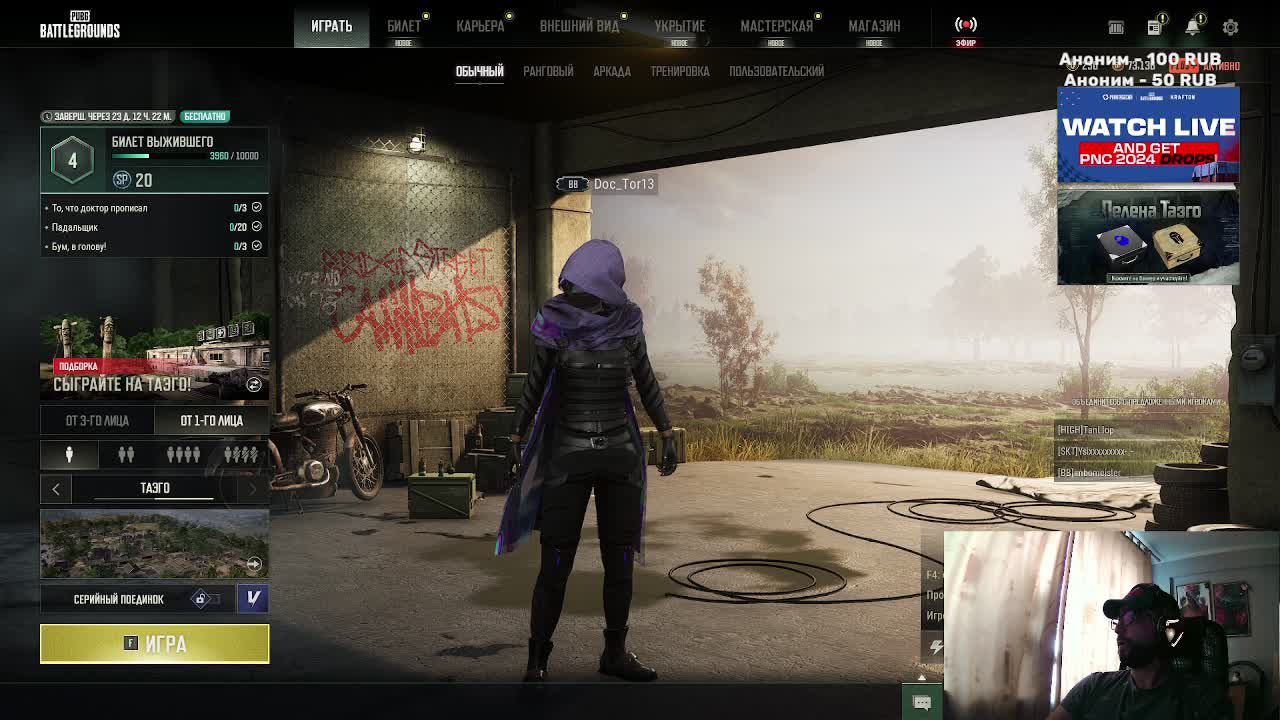The width and height of the screenshot is (1280, 720).
Task: Open the Таэго map preview thumbnail
Action: coord(154,544)
